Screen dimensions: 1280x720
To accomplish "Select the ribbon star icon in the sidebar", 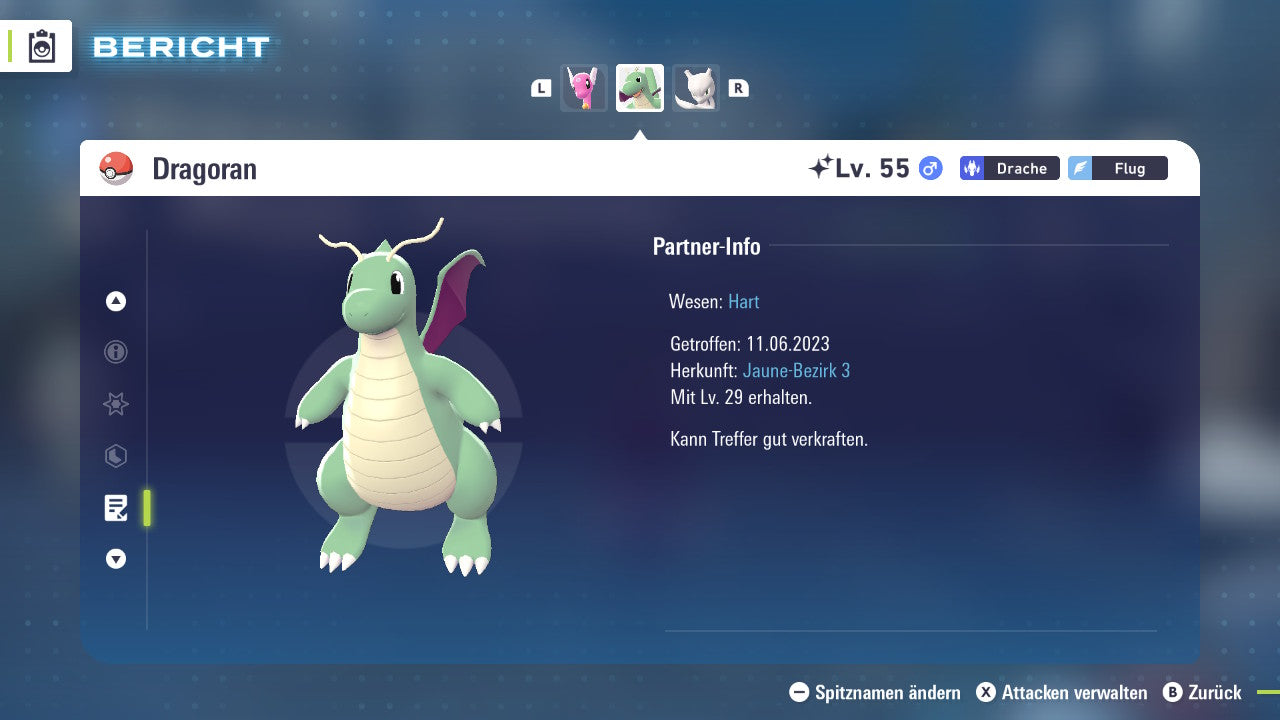I will click(115, 404).
